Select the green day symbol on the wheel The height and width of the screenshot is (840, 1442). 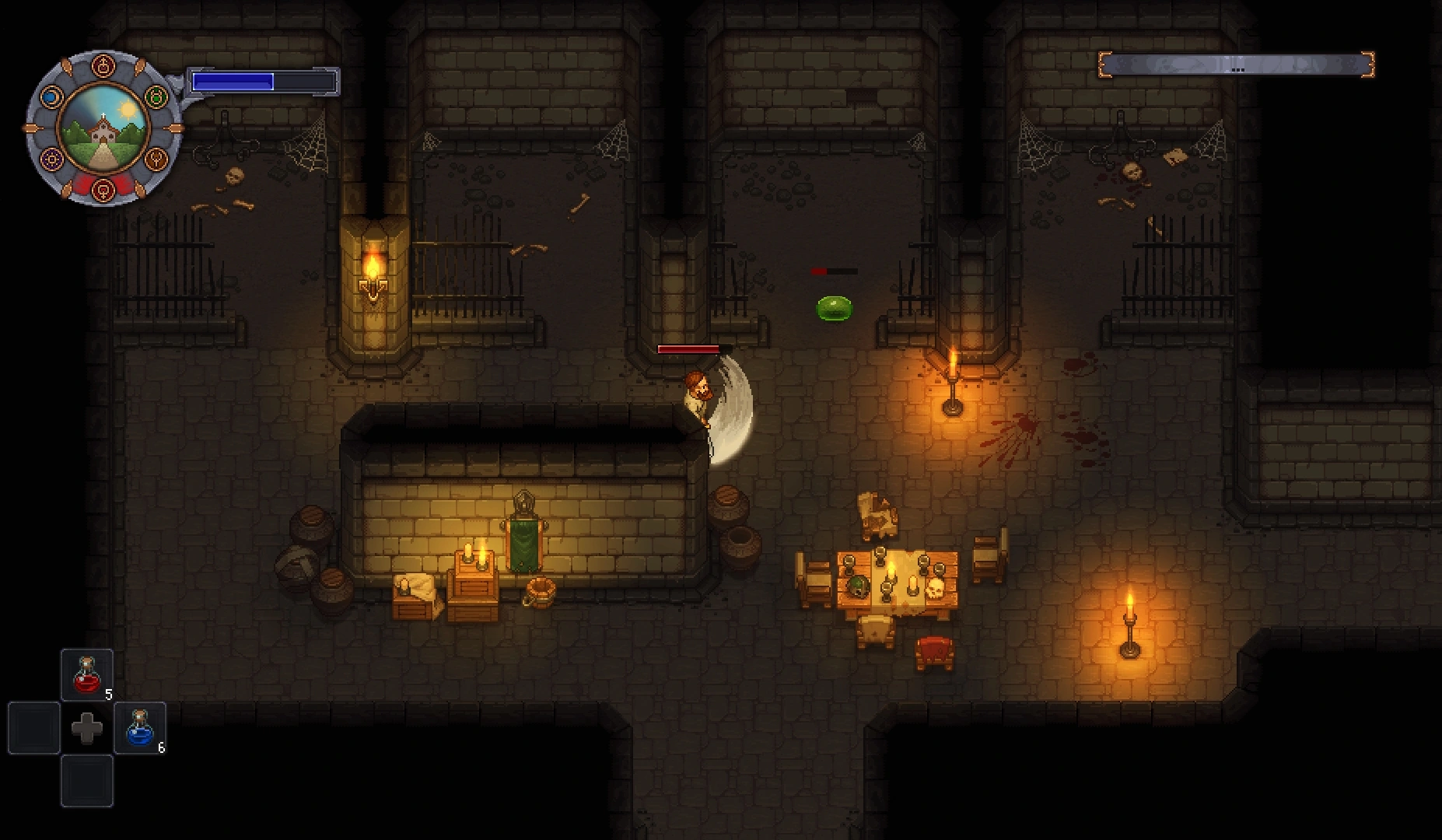pyautogui.click(x=156, y=96)
